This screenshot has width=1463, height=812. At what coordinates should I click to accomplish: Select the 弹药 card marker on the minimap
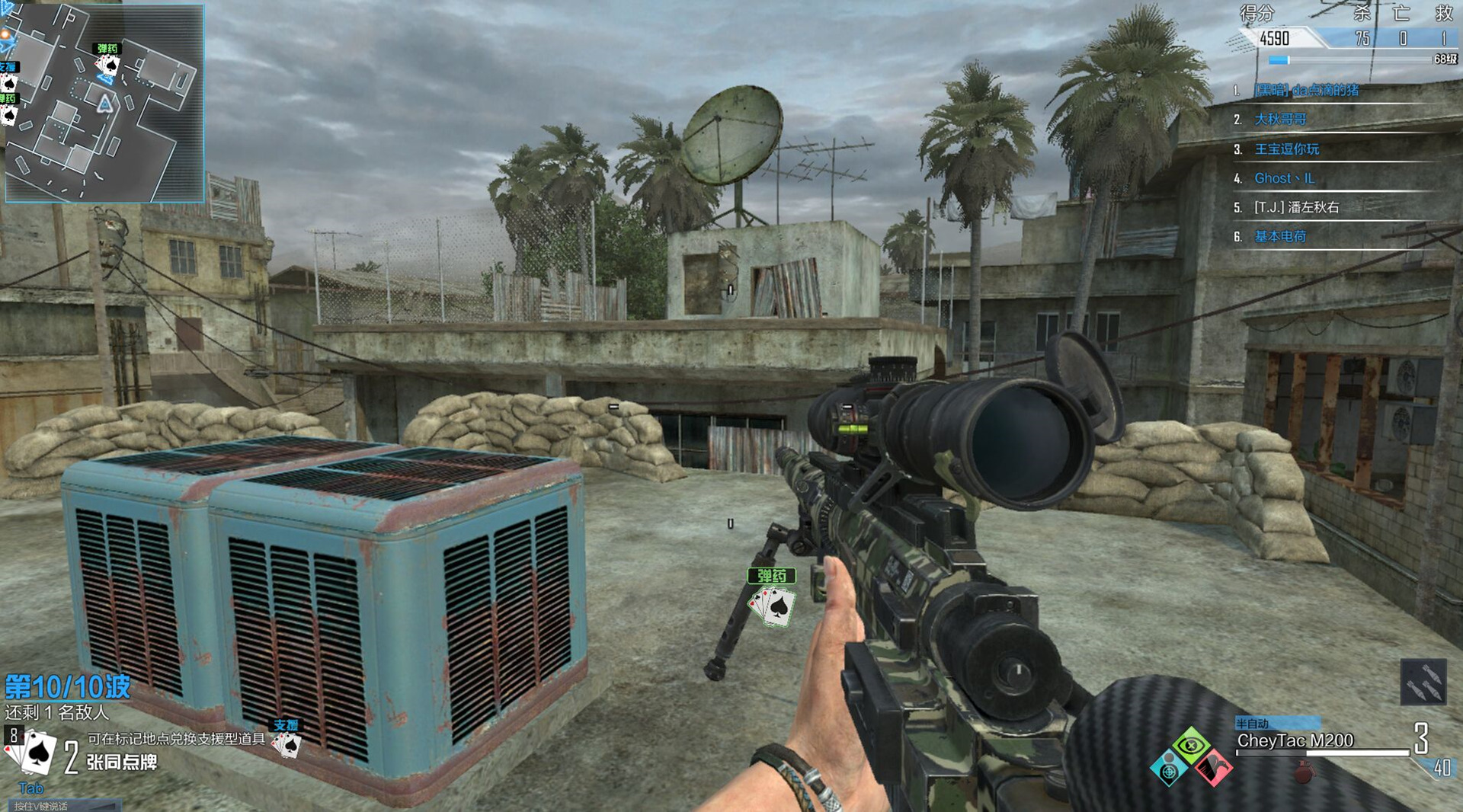click(107, 61)
